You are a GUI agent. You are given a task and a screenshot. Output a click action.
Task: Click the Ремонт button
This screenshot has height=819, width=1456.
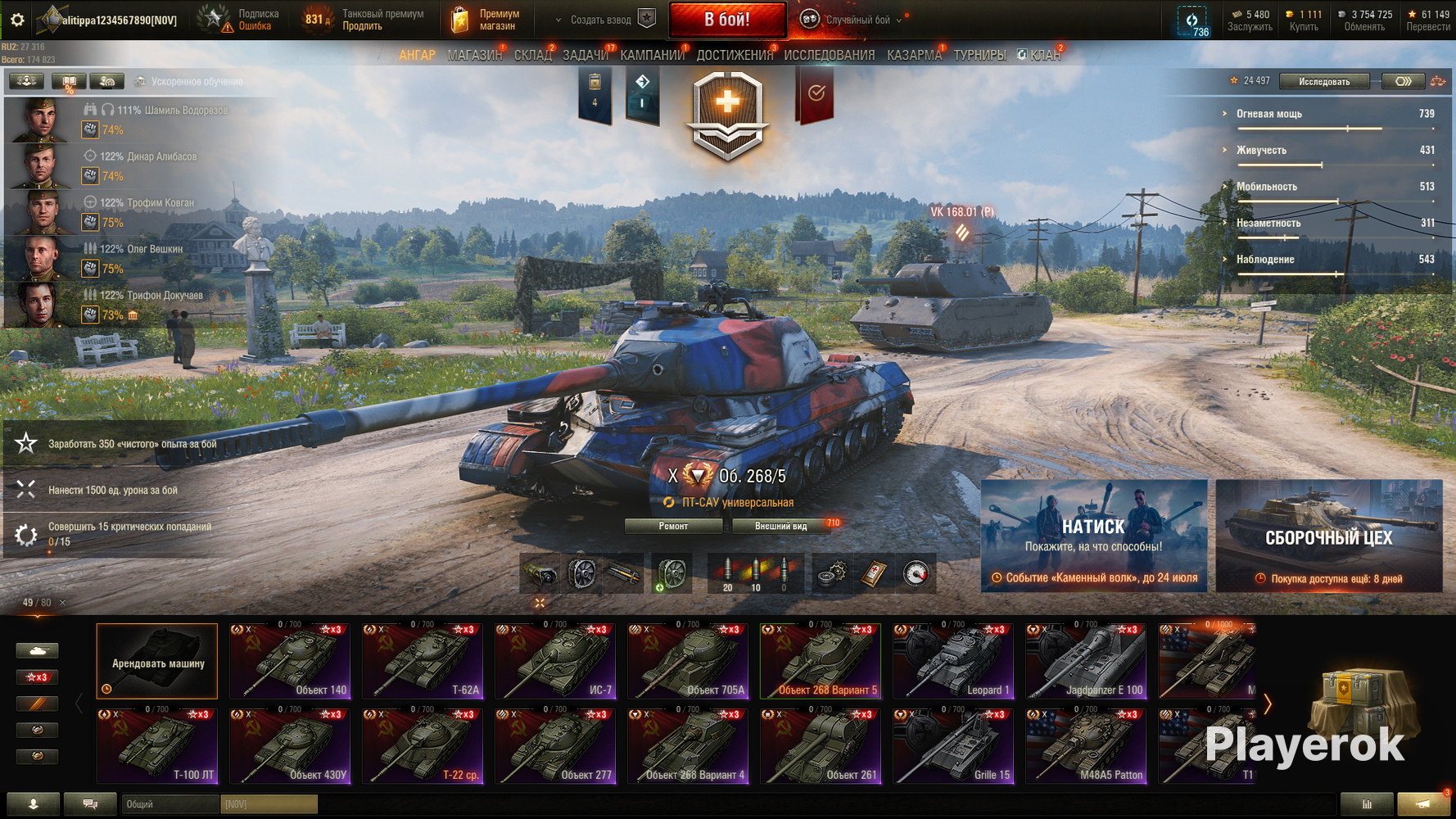[673, 526]
